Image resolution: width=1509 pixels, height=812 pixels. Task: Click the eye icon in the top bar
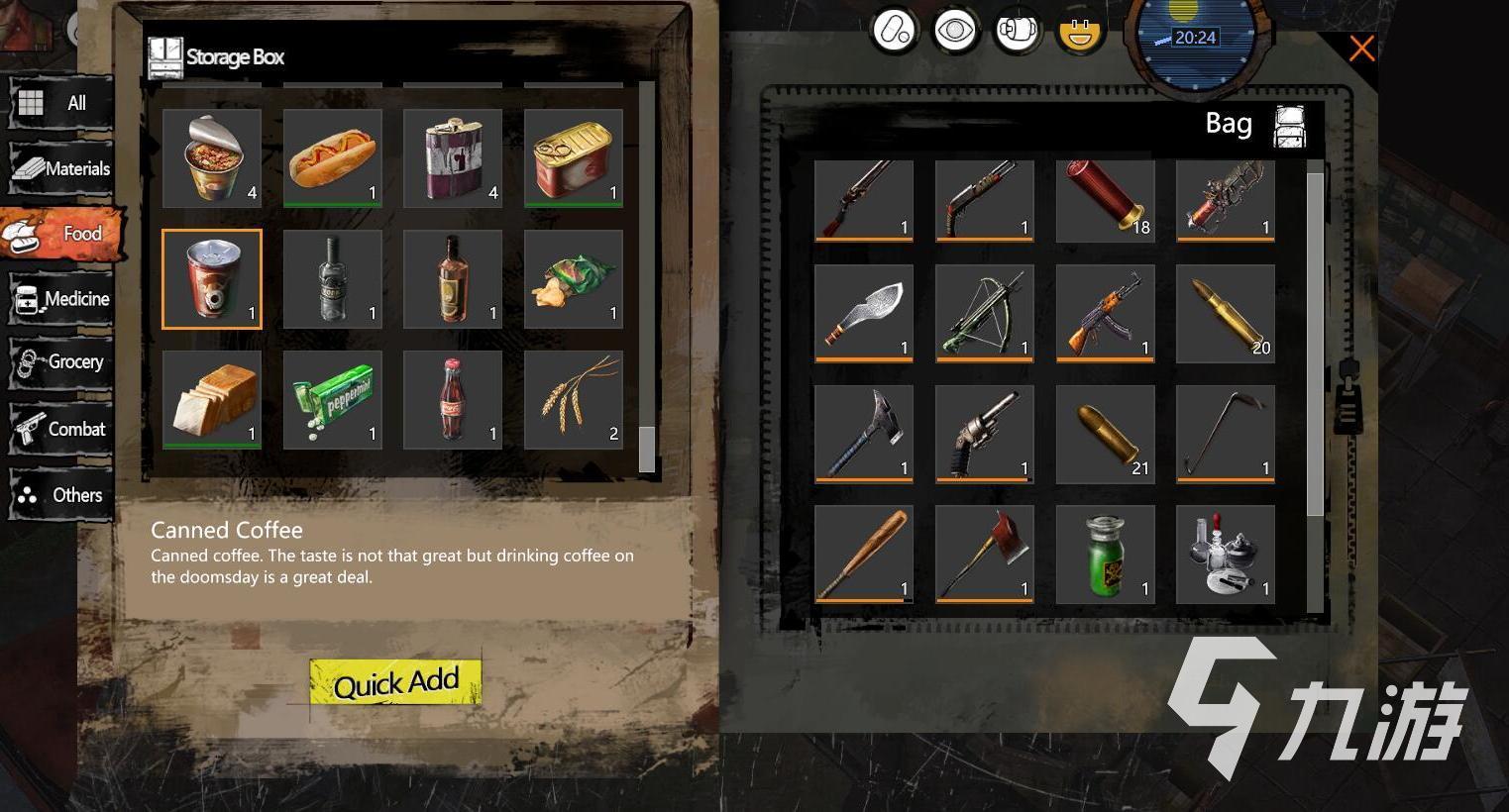point(955,31)
